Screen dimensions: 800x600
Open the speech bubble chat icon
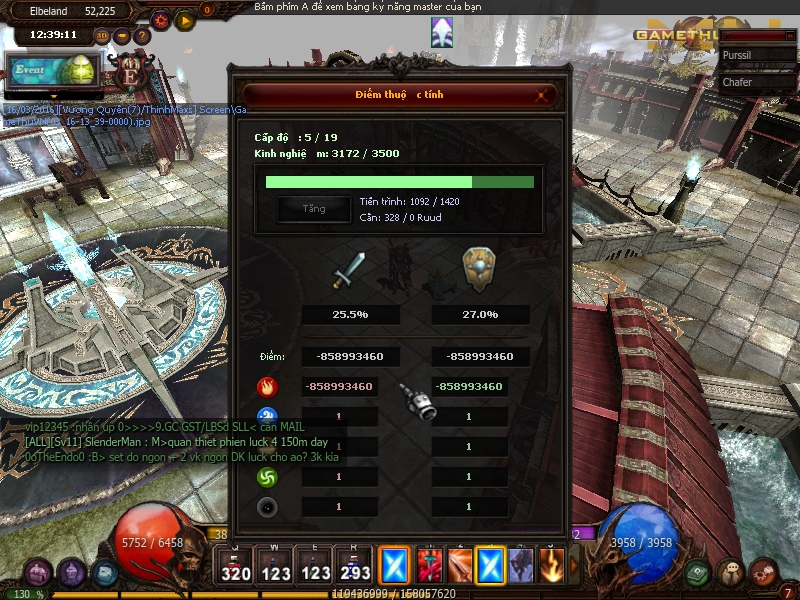tap(730, 573)
